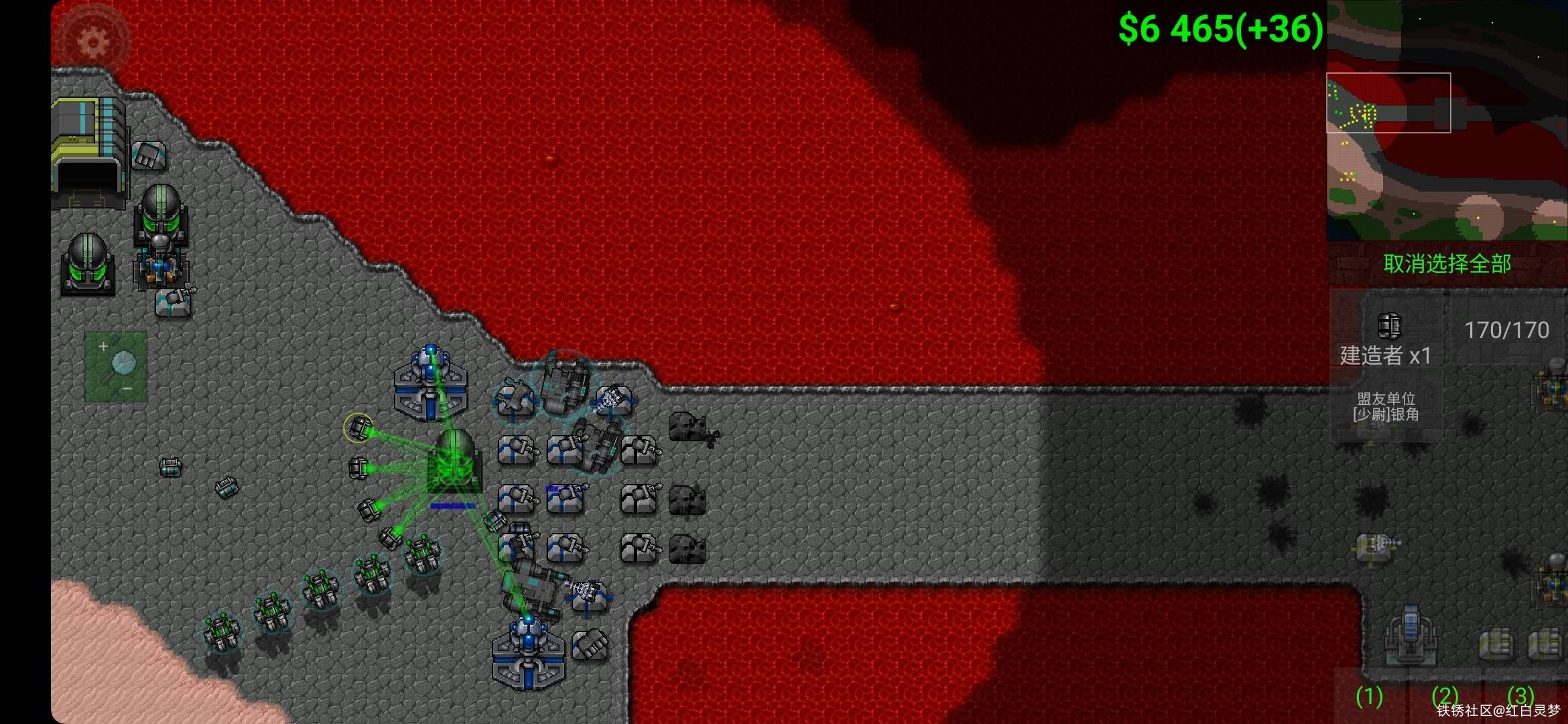Click the minimap to move the view

(x=1446, y=121)
